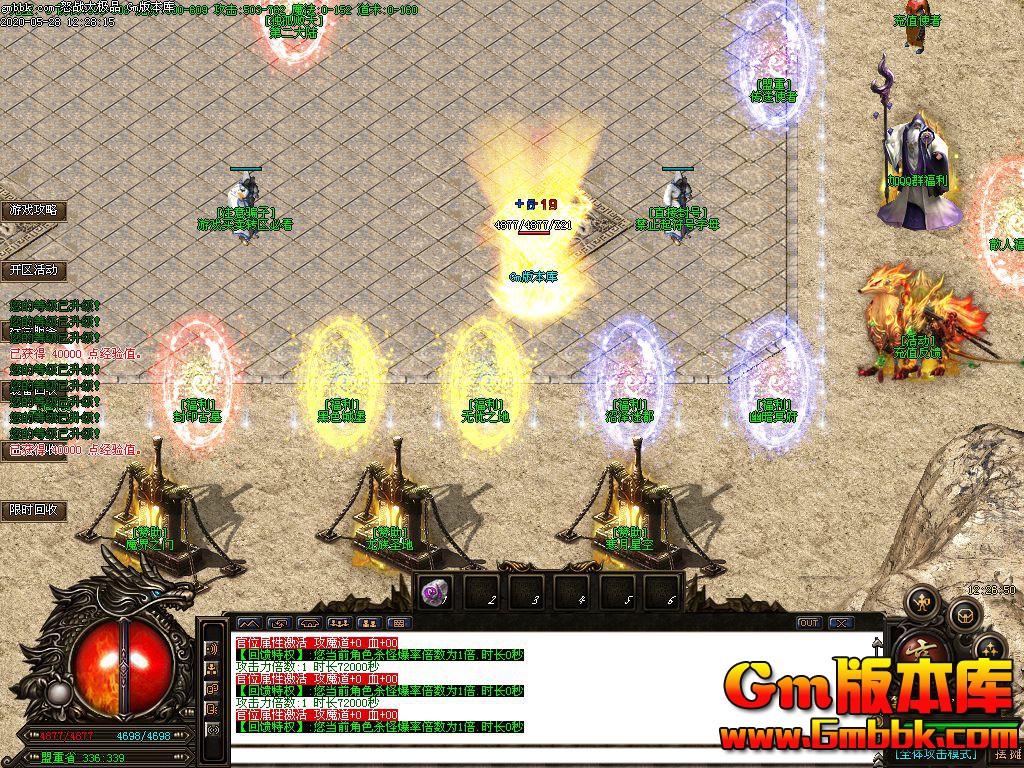Viewport: 1024px width, 768px height.
Task: Click the mountain-shaped chat toolbar button
Action: [x=247, y=623]
